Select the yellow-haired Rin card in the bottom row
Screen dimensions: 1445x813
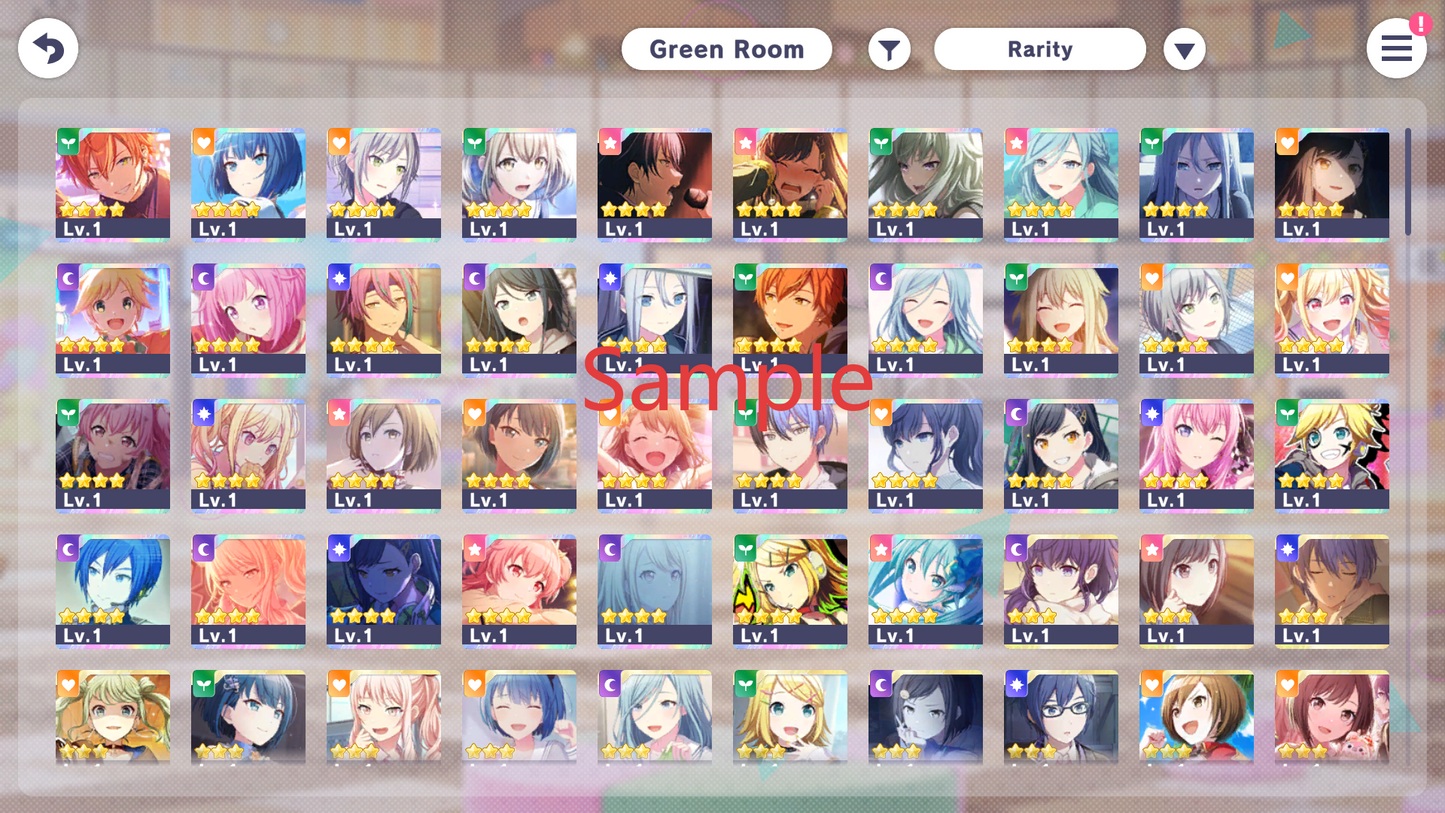click(x=790, y=720)
